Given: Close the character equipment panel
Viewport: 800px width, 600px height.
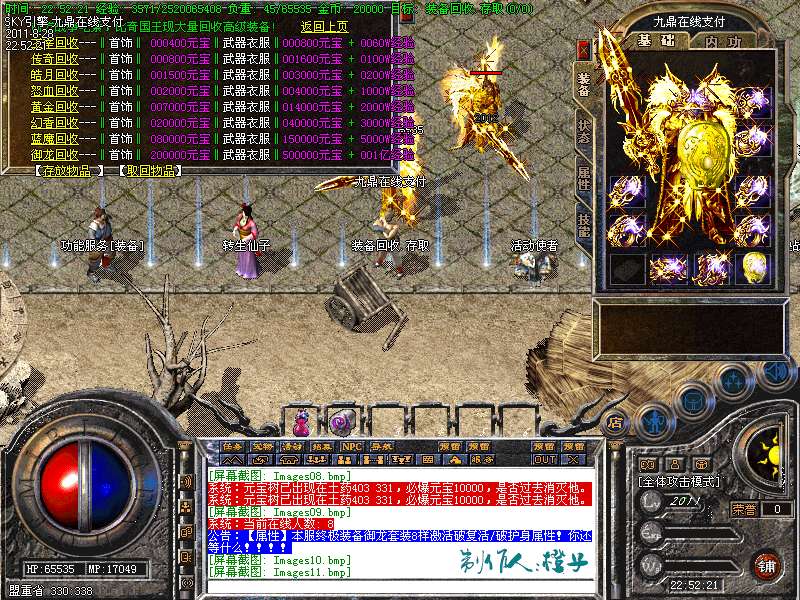Looking at the screenshot, I should click(x=584, y=48).
